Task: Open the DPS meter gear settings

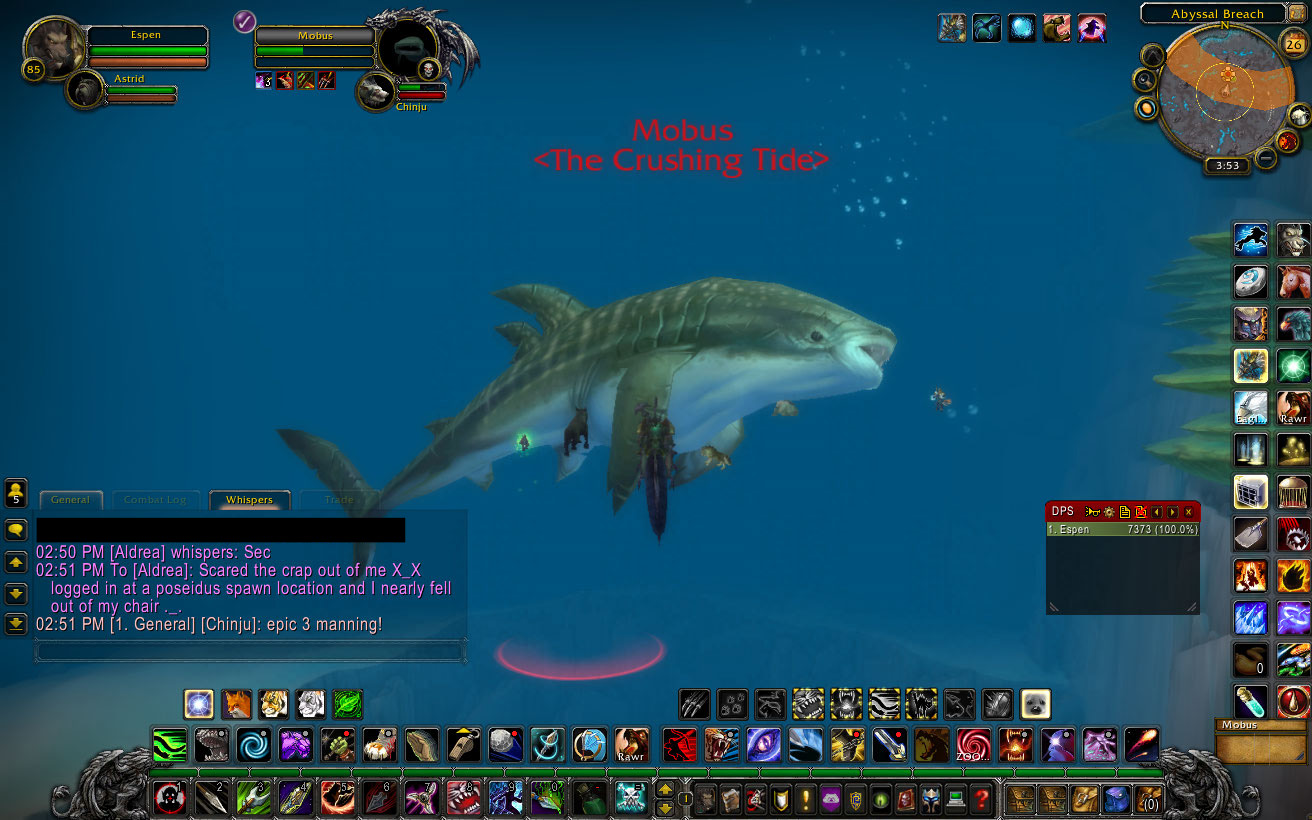Action: [x=1109, y=512]
